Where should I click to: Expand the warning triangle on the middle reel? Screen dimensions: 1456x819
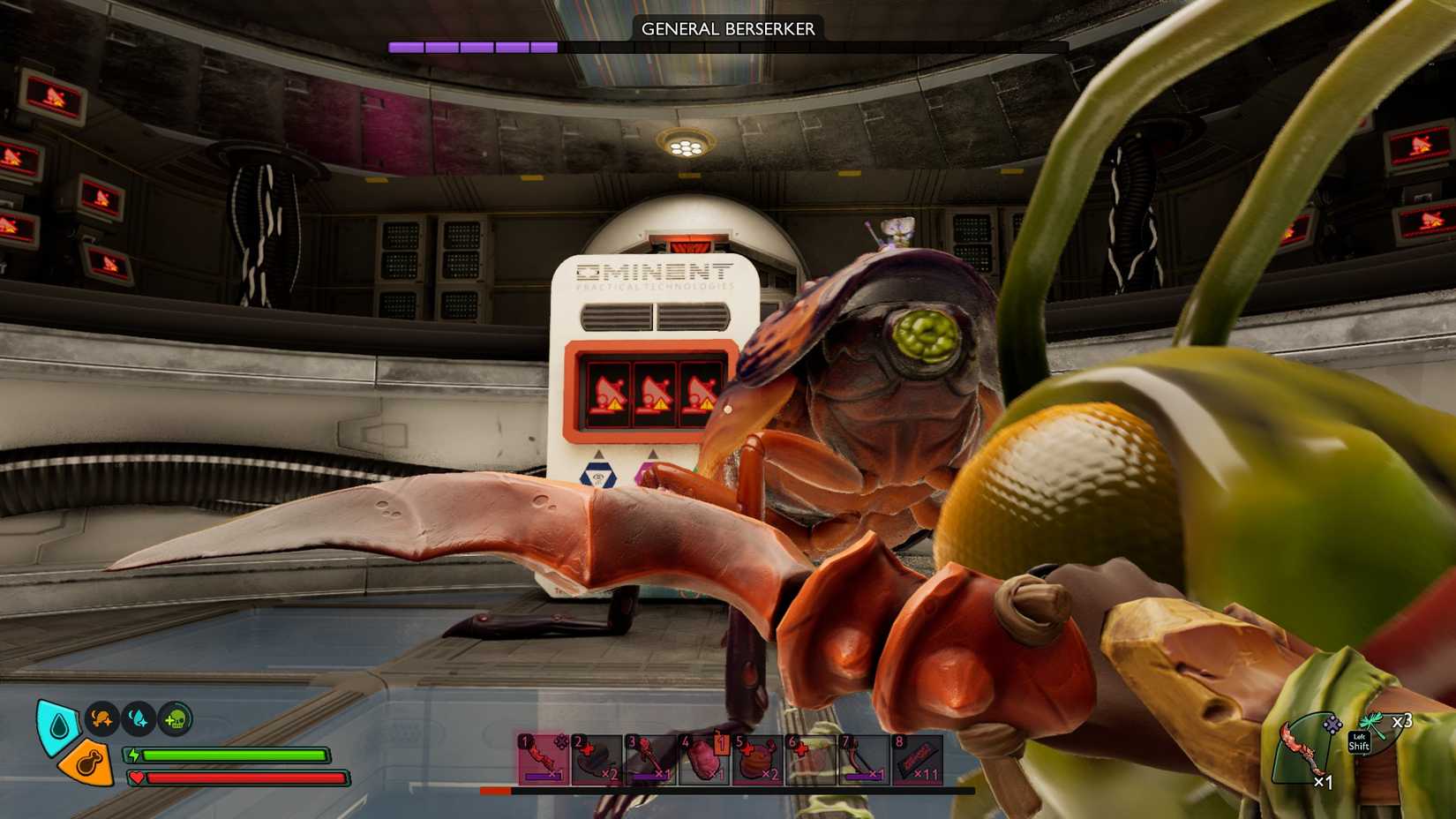click(660, 404)
